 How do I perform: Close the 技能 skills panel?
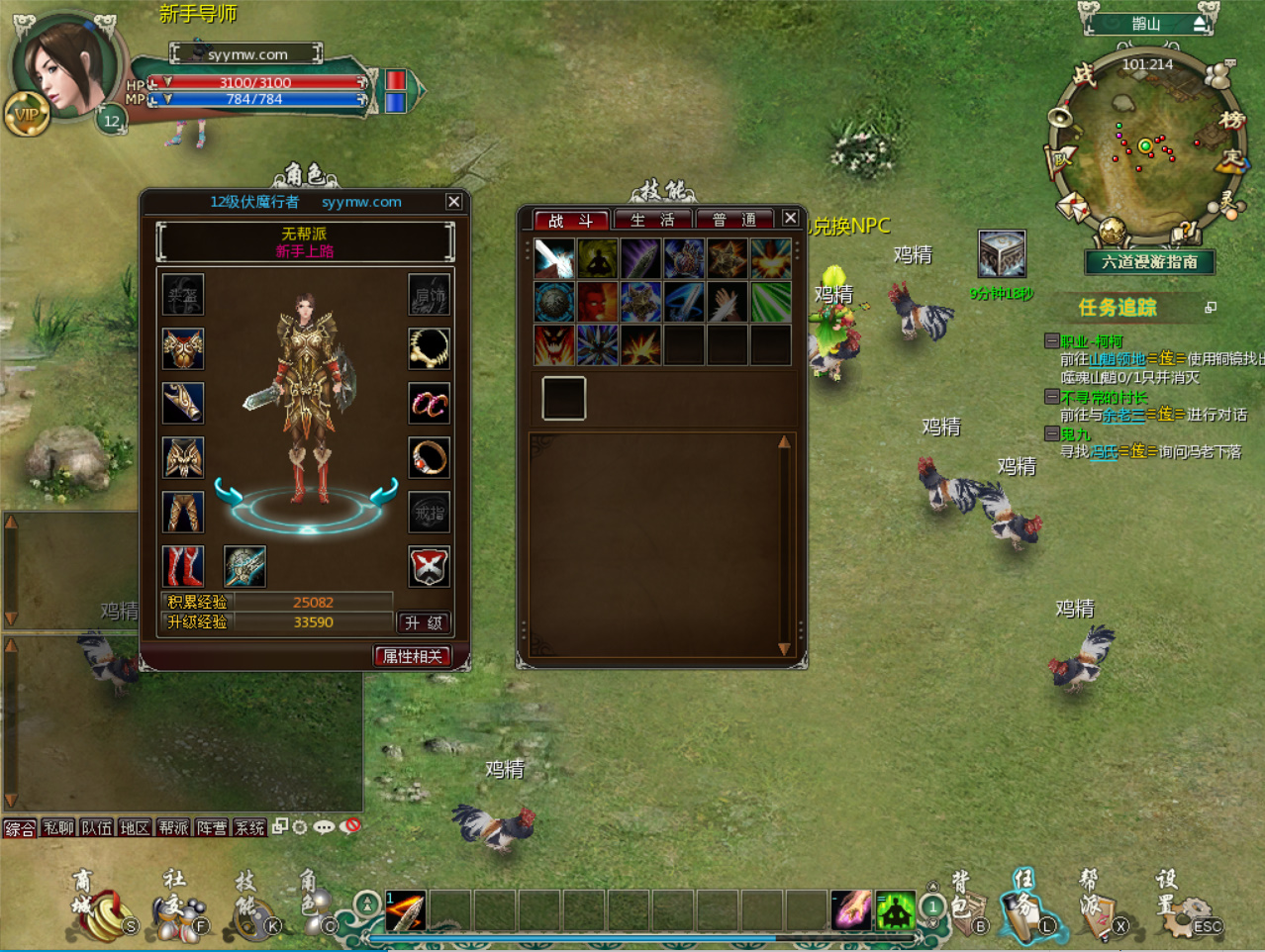point(790,218)
